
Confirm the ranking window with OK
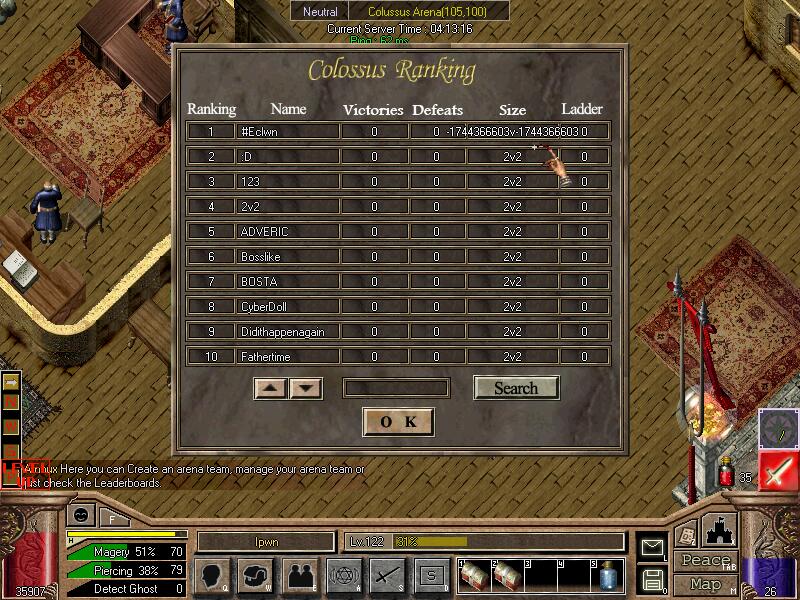(x=398, y=422)
